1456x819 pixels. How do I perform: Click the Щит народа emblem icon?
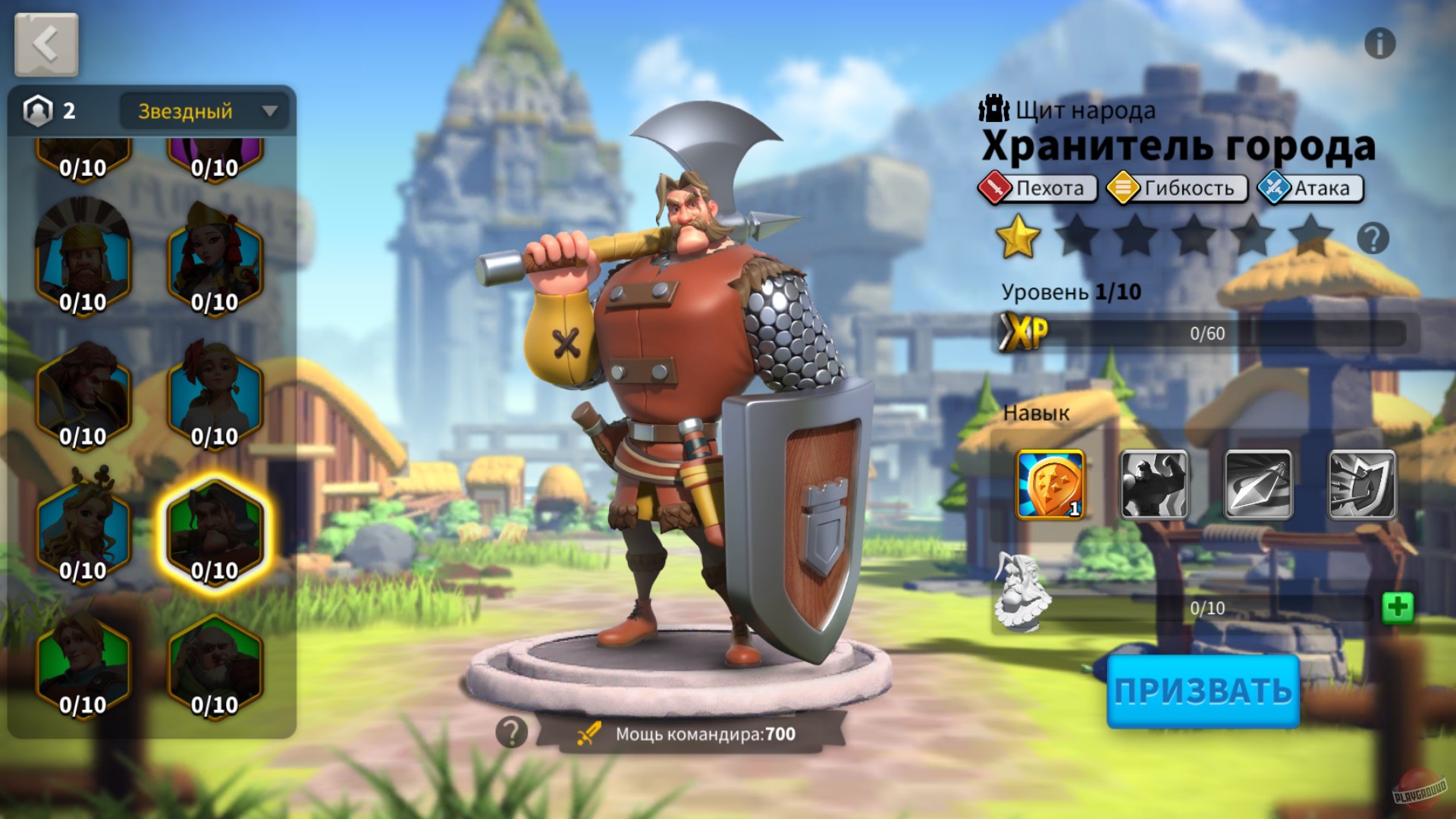click(993, 108)
